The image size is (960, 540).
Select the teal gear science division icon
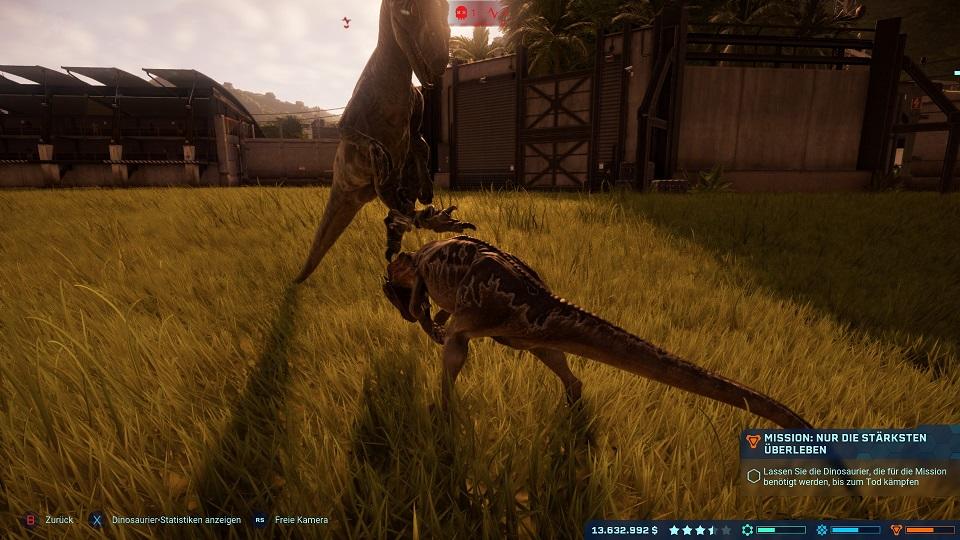[747, 530]
